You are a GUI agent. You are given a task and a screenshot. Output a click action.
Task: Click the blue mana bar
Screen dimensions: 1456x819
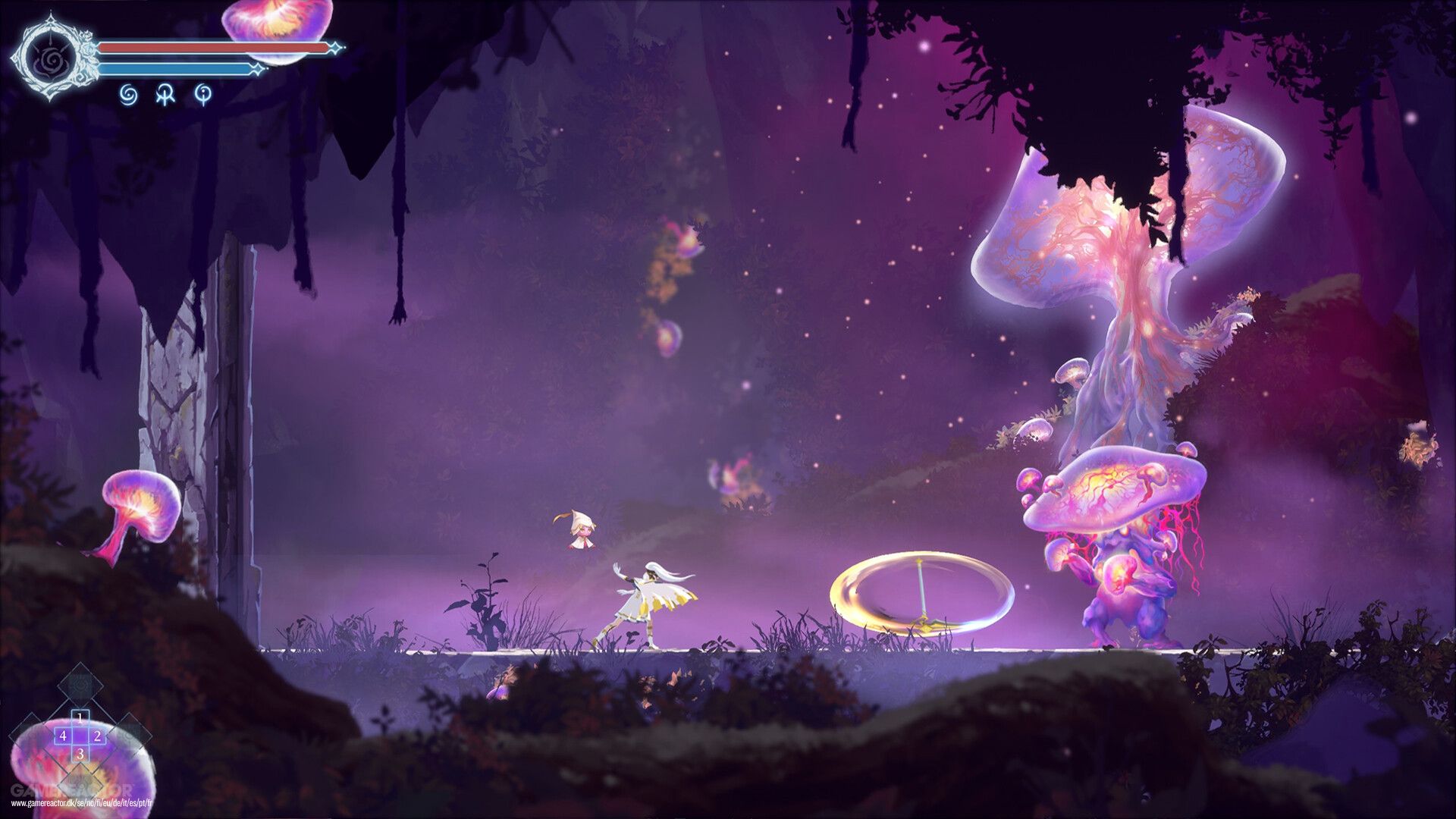174,68
